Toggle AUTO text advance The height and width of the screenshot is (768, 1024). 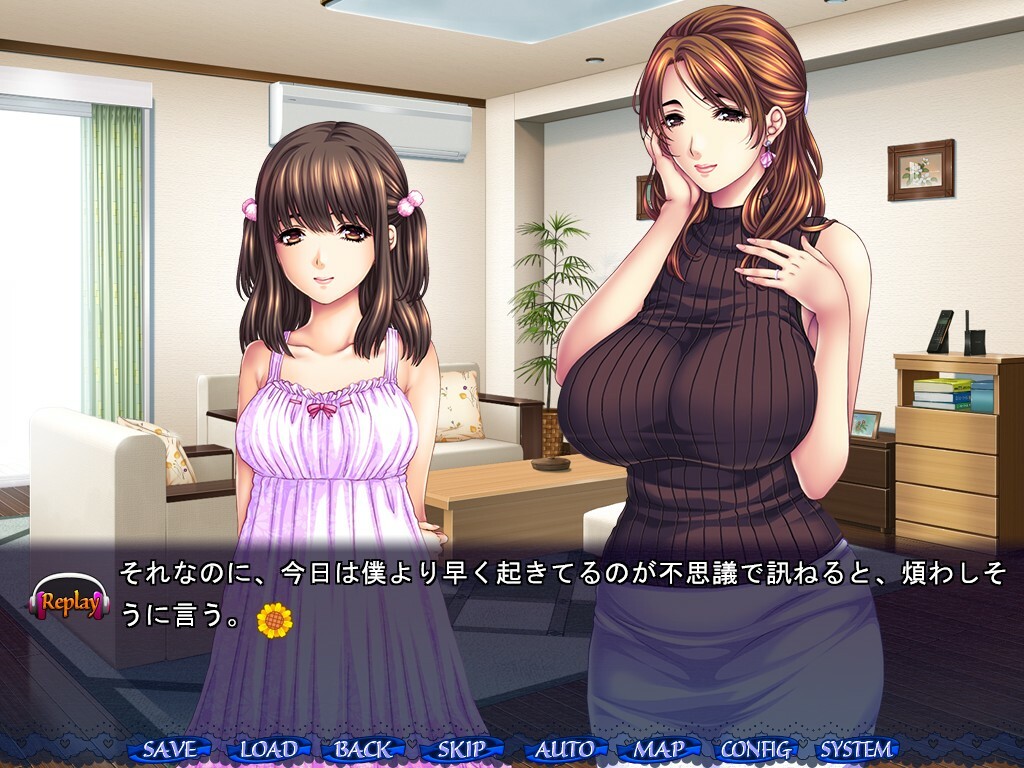[564, 749]
